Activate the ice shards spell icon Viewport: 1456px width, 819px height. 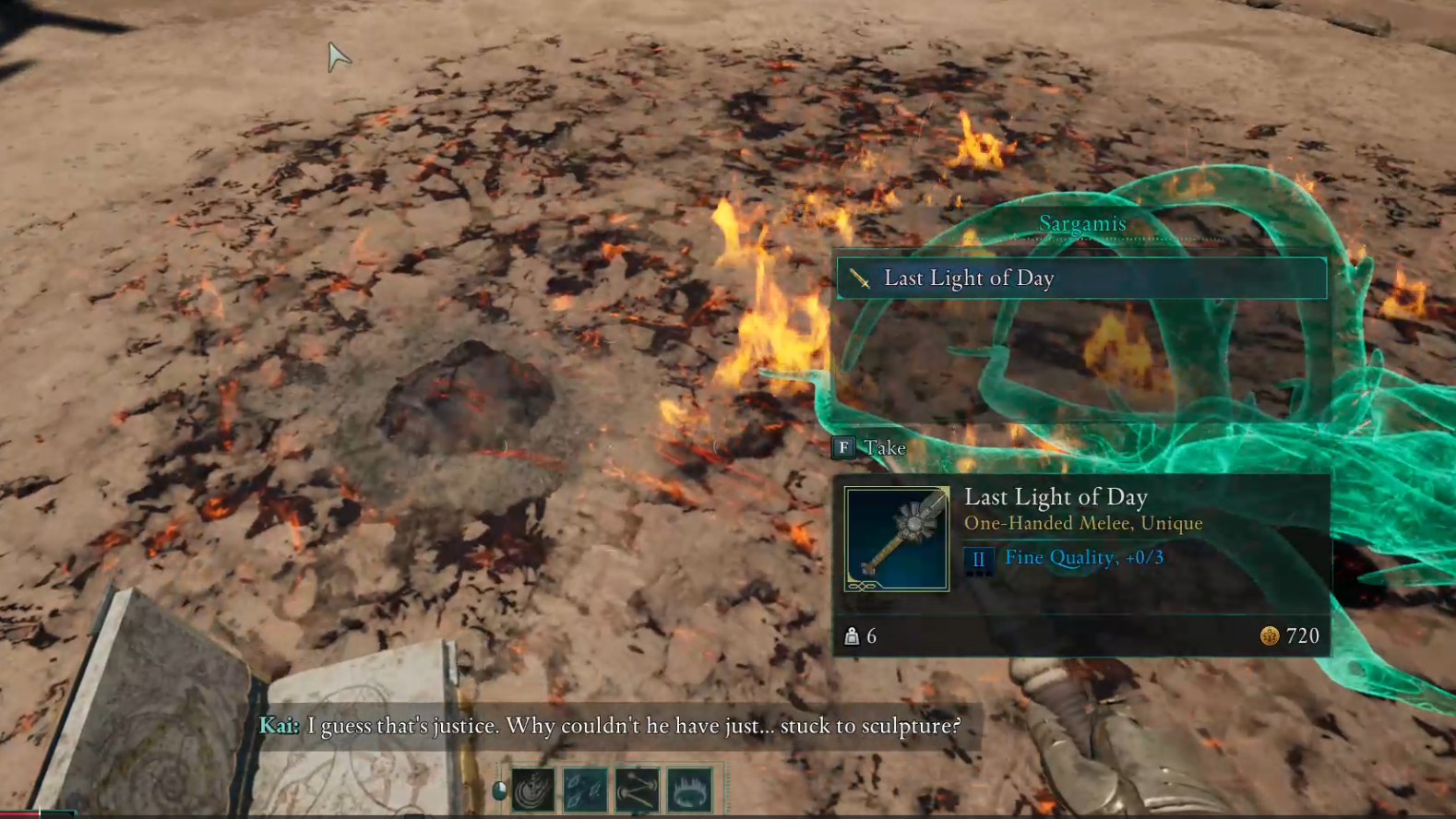[585, 790]
